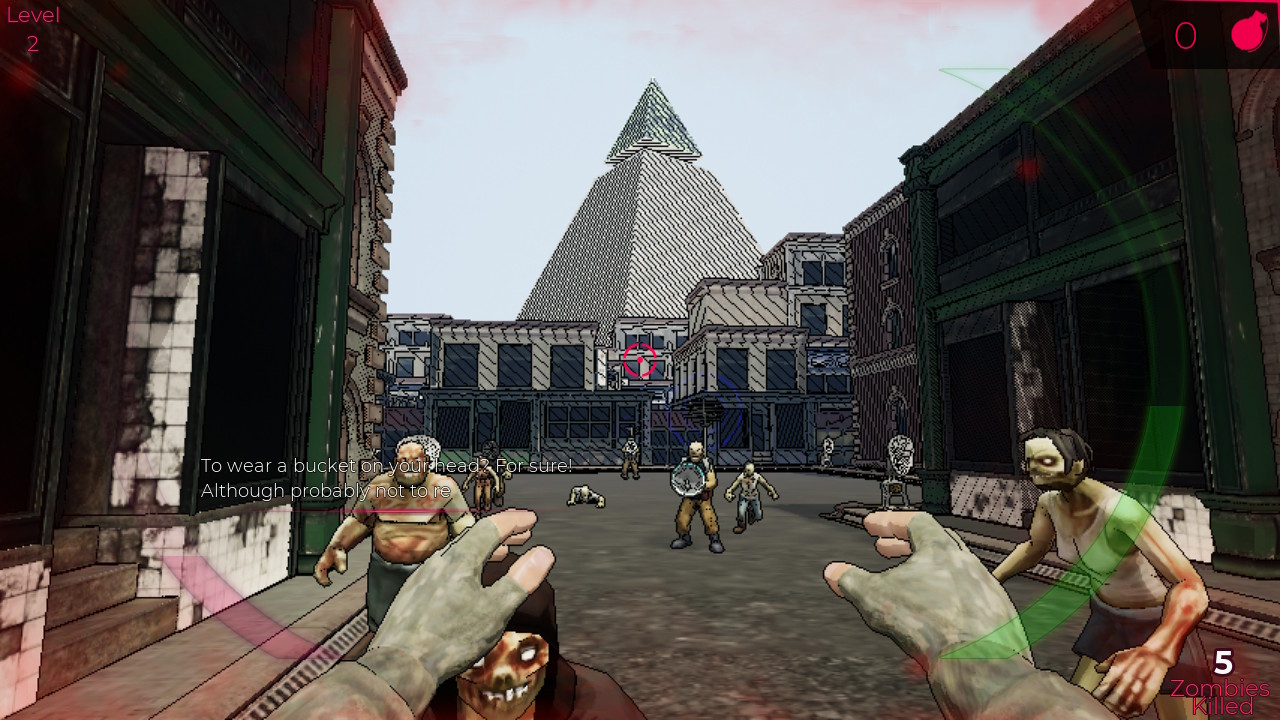This screenshot has height=720, width=1280.
Task: Click the pink bomb icon in top-right HUD
Action: coord(1247,33)
